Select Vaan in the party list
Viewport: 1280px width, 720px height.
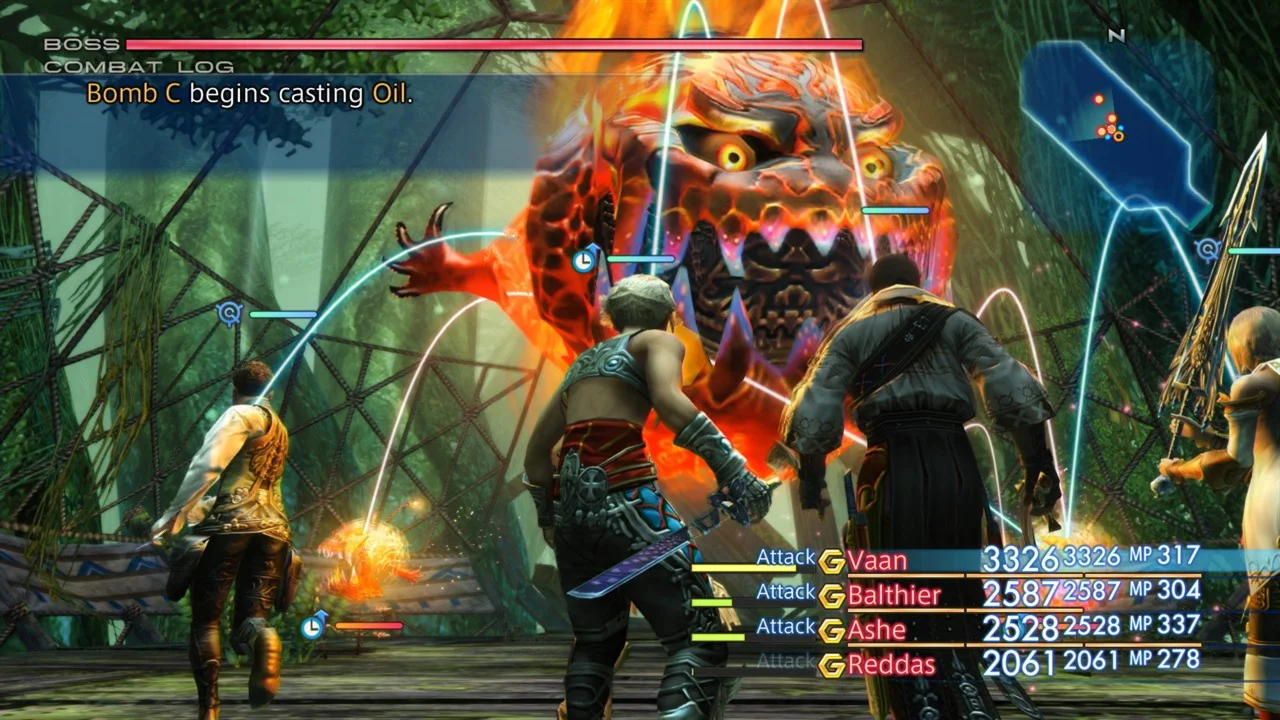877,561
